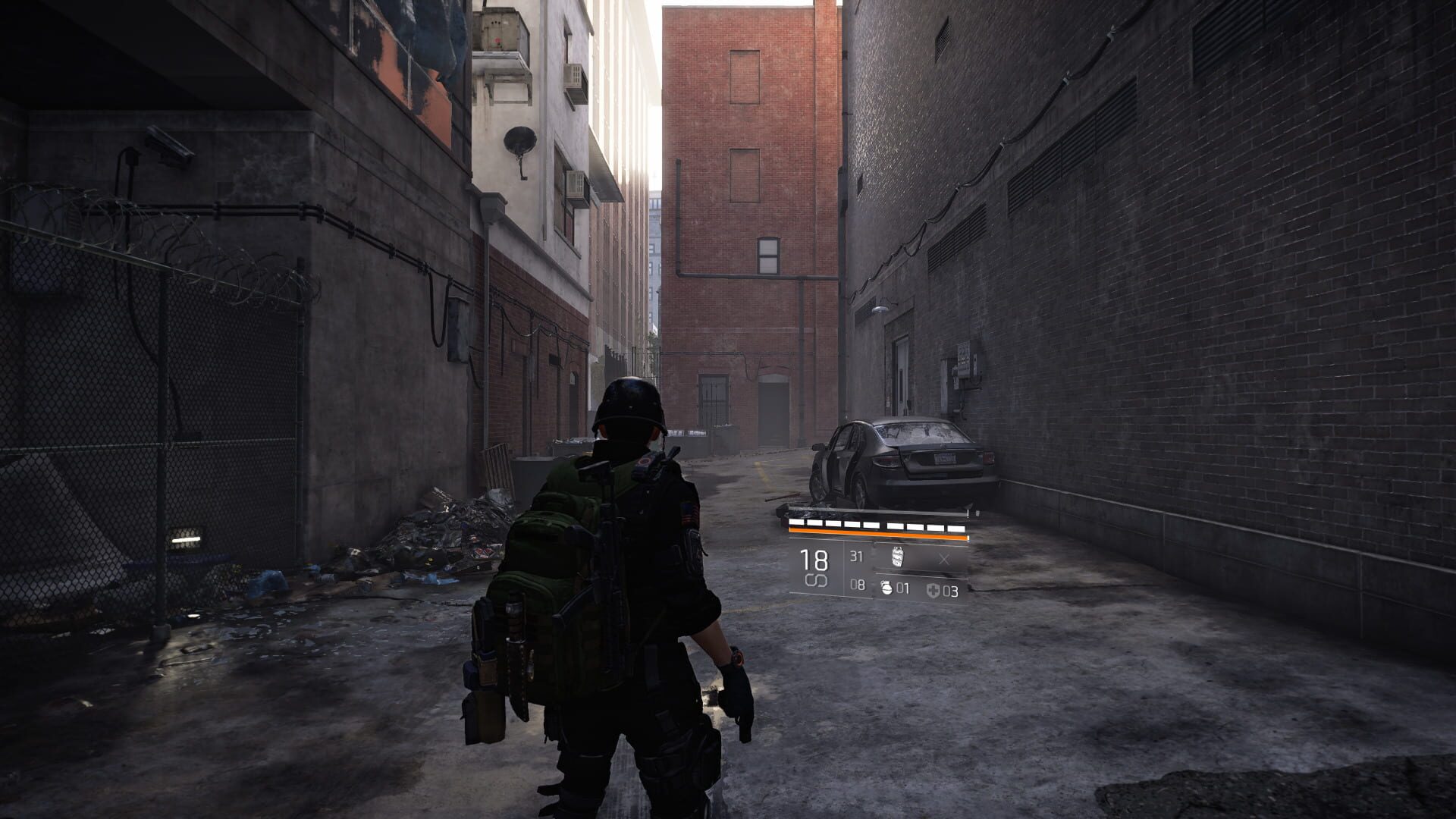Screen dimensions: 1456x819
Task: Select the grenade silhouette beside the 01 counter
Action: pos(886,587)
